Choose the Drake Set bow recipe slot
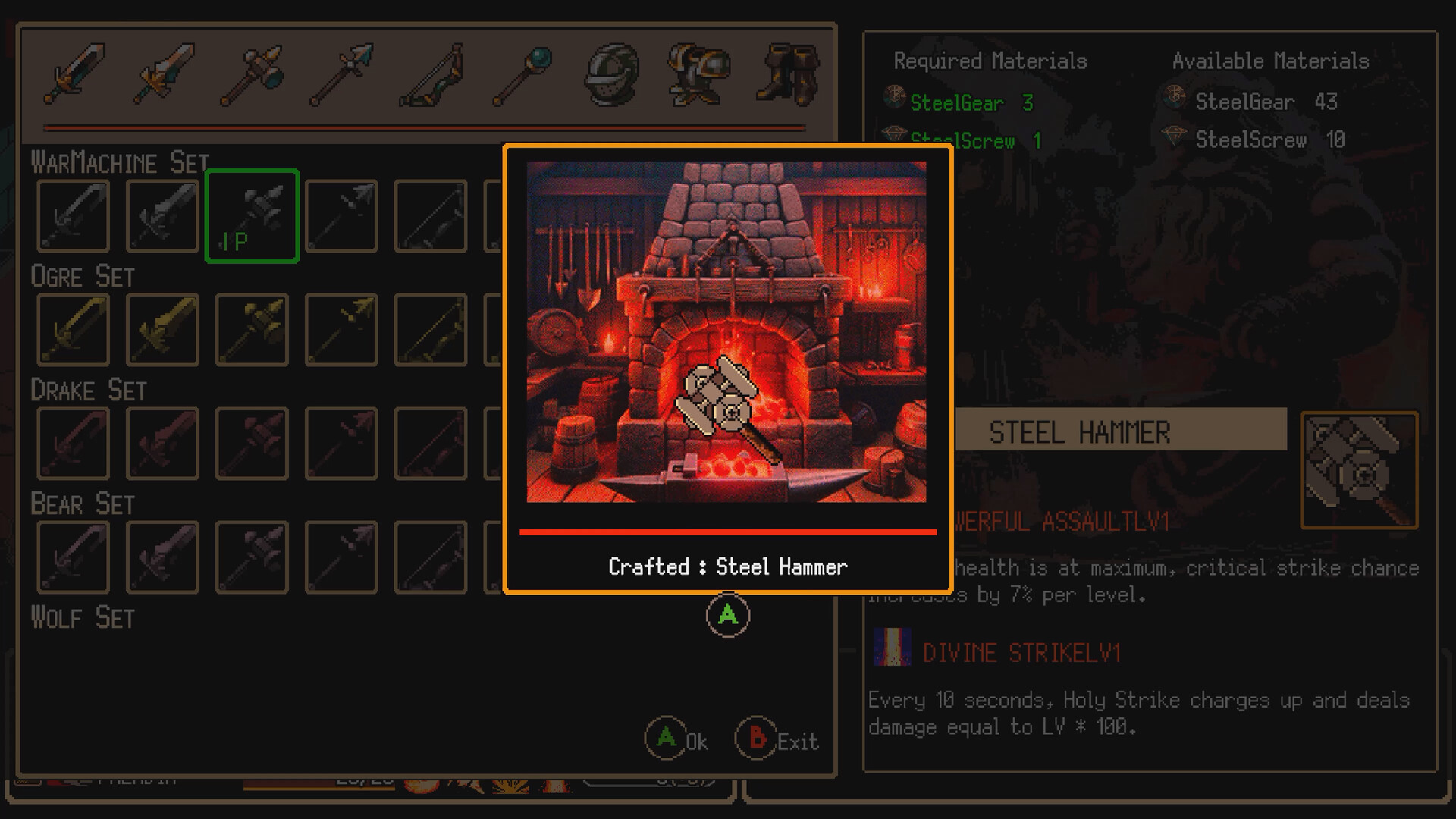The width and height of the screenshot is (1456, 819). pyautogui.click(x=430, y=443)
